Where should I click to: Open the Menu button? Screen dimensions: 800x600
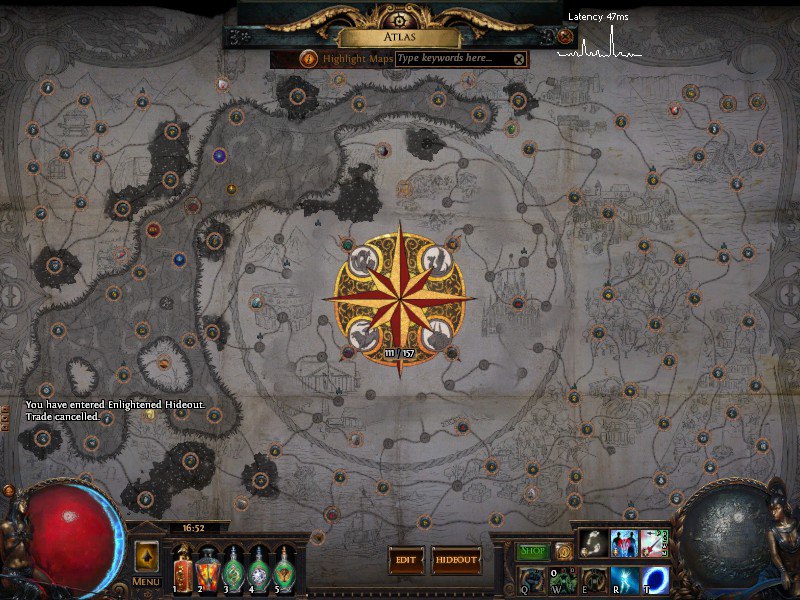[145, 582]
